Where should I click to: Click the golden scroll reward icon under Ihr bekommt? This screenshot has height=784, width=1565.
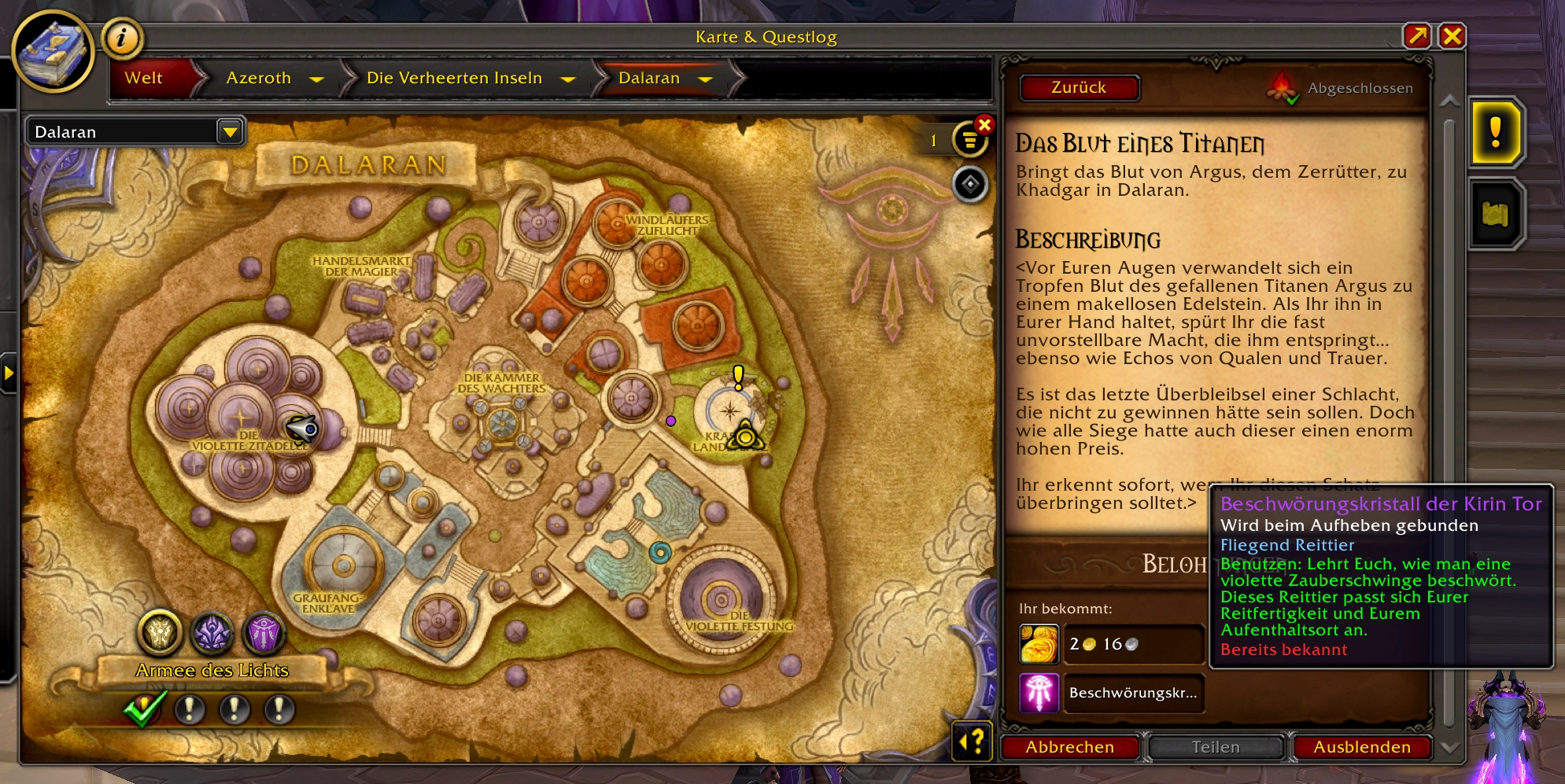(x=1039, y=644)
